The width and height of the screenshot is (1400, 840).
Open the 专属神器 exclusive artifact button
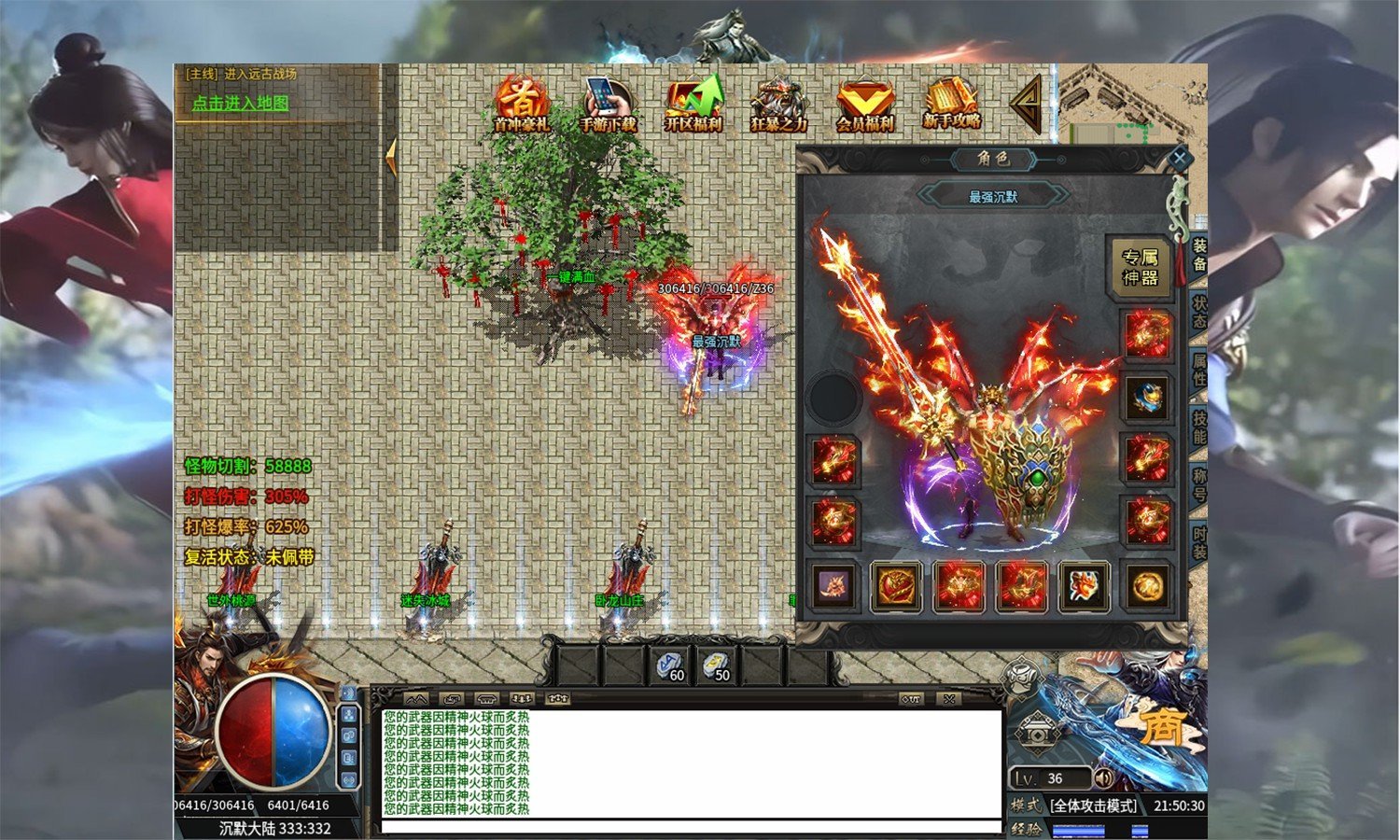(x=1140, y=268)
